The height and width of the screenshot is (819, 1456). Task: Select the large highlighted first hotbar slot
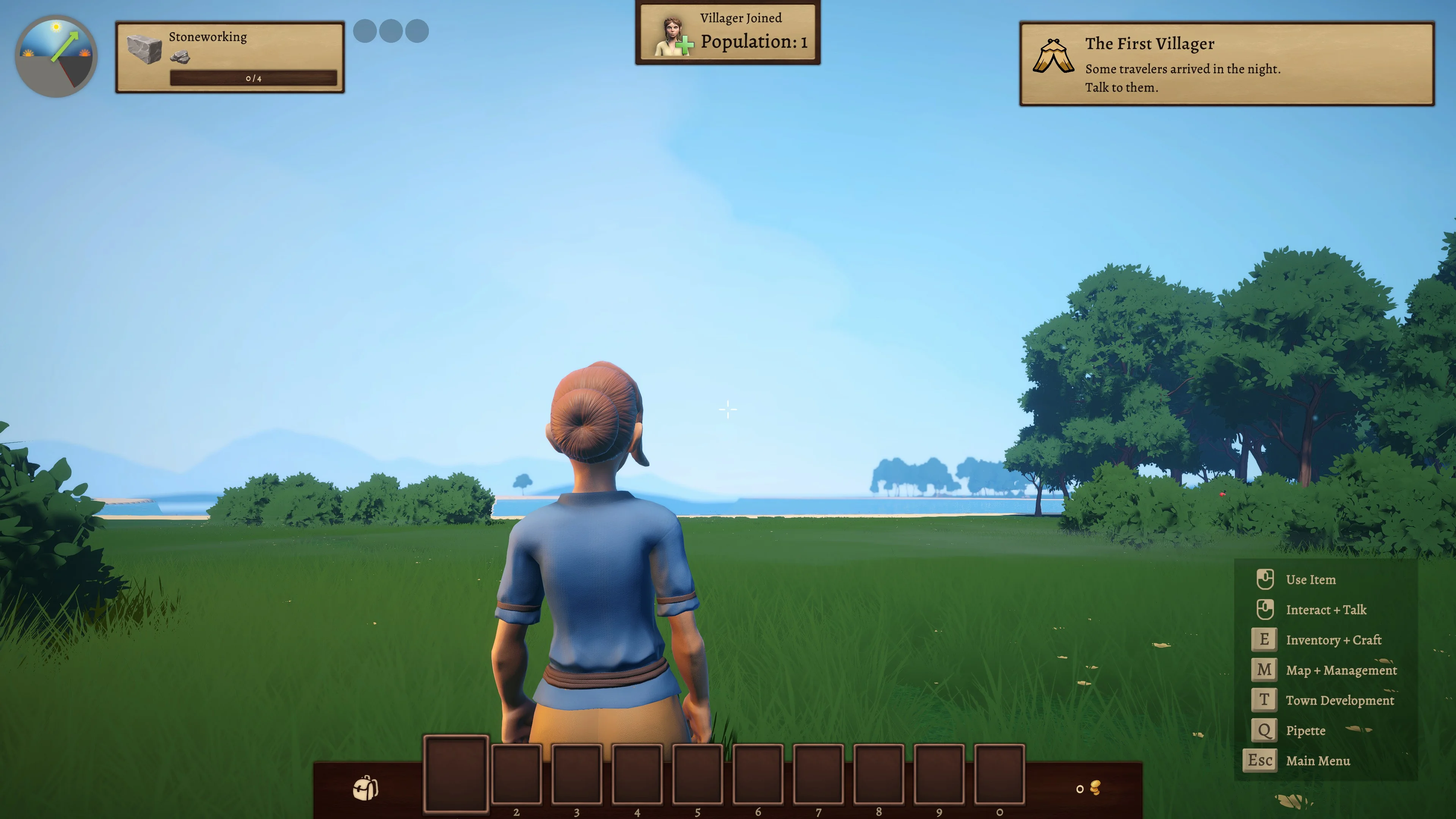point(455,774)
